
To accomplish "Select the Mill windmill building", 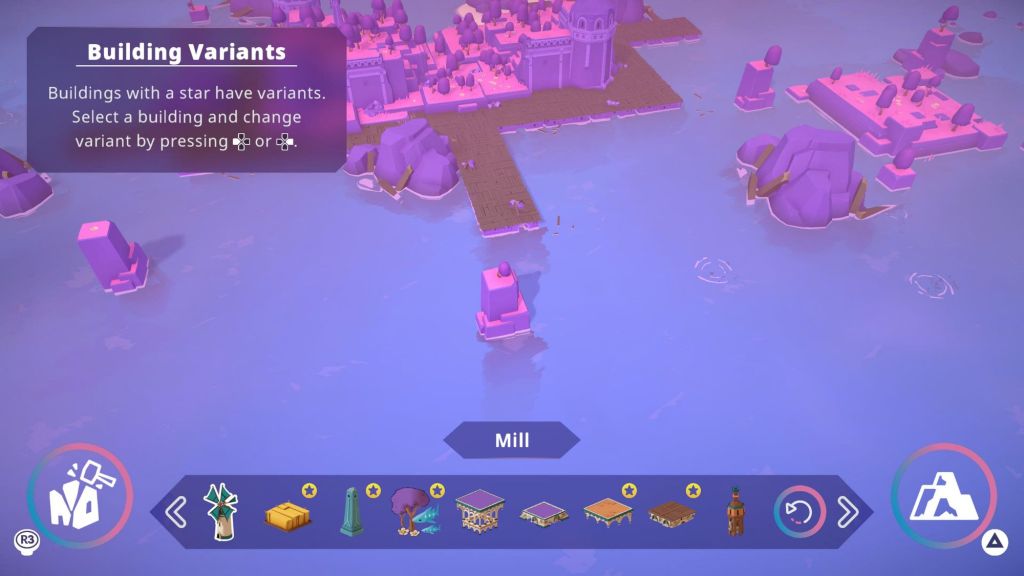I will (x=221, y=512).
